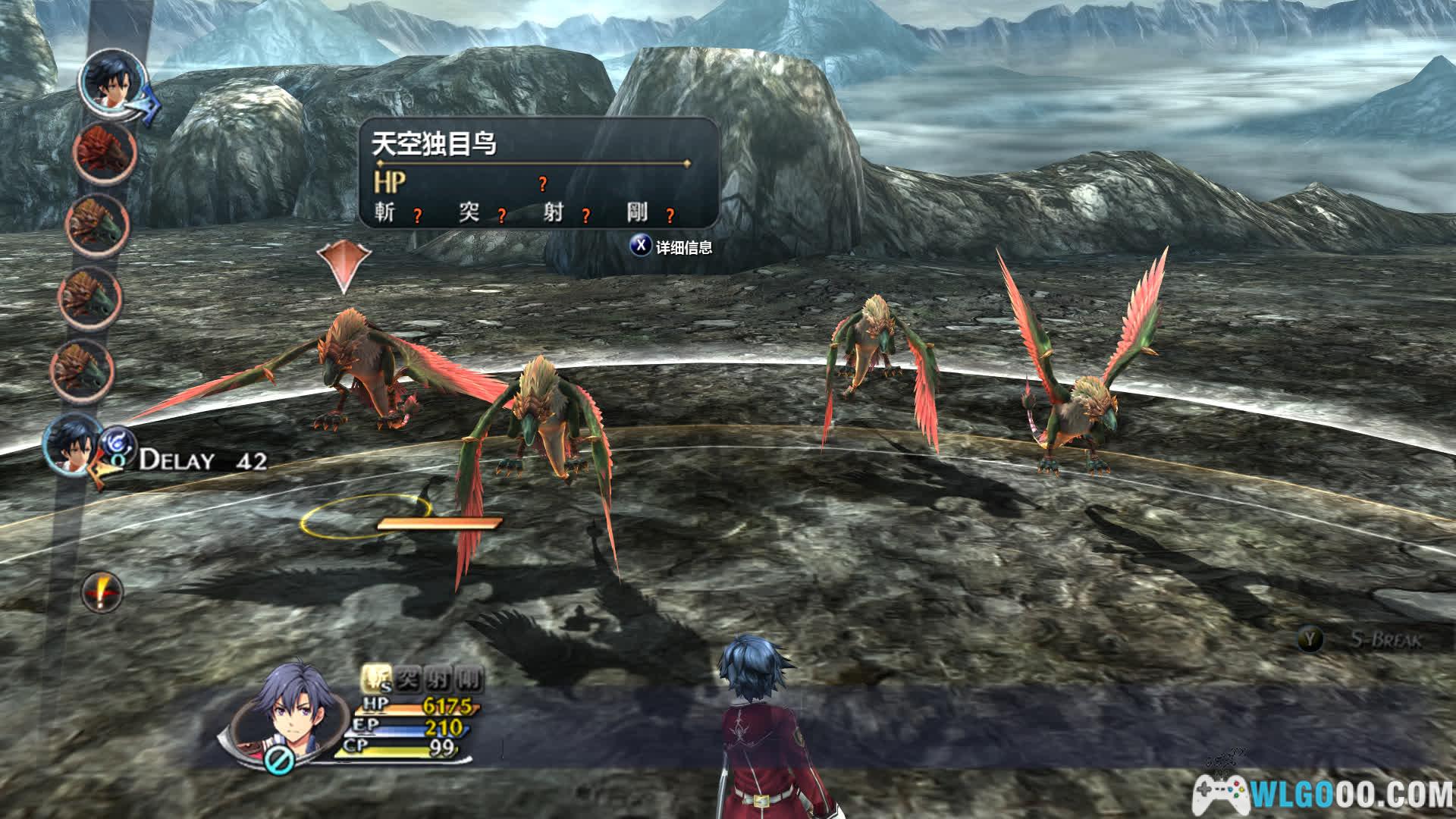Click Rean's queued turn portrait beside DELAY
Viewport: 1456px width, 819px height.
click(73, 445)
